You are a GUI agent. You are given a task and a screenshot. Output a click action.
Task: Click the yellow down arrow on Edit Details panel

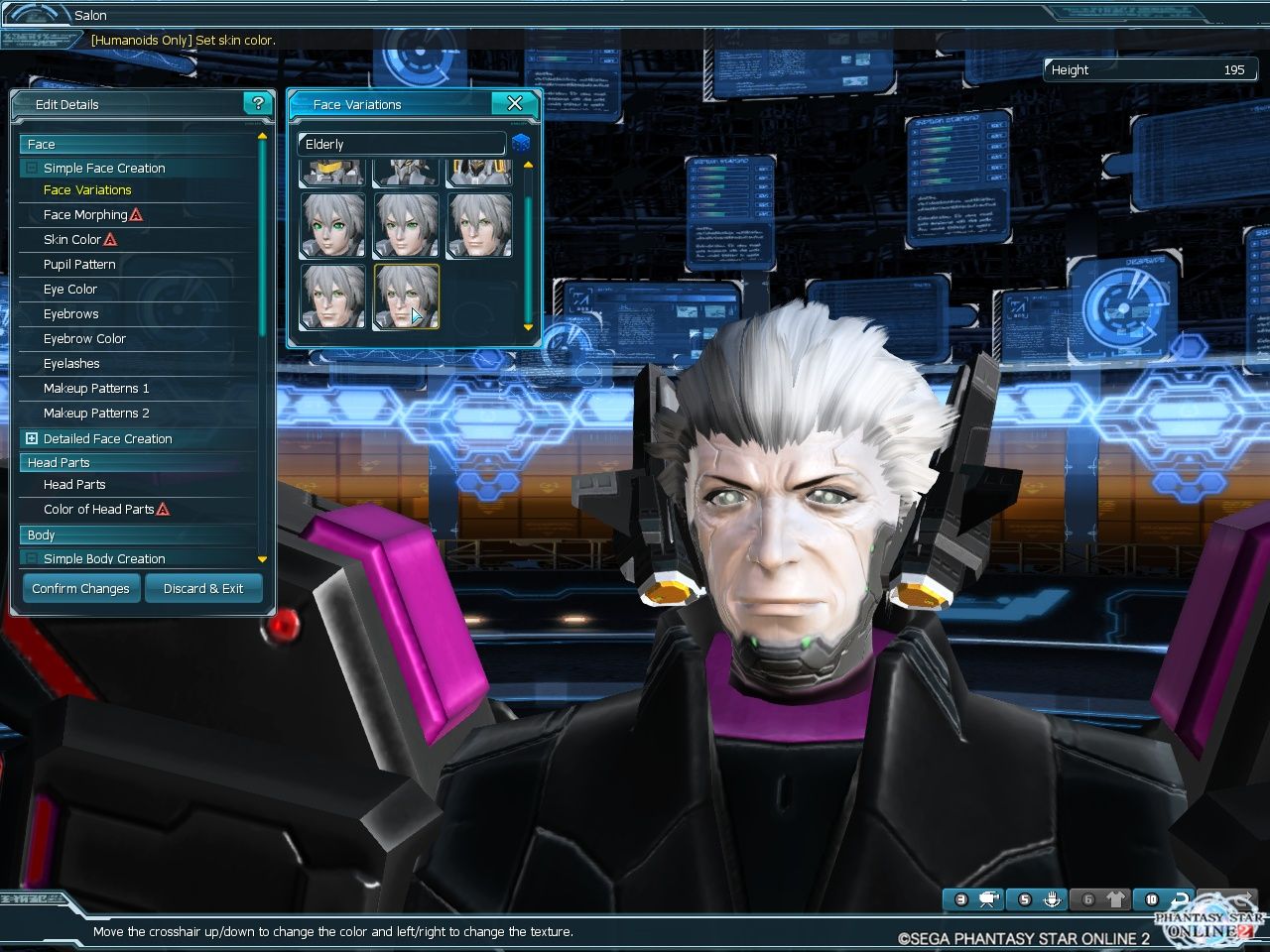point(262,558)
